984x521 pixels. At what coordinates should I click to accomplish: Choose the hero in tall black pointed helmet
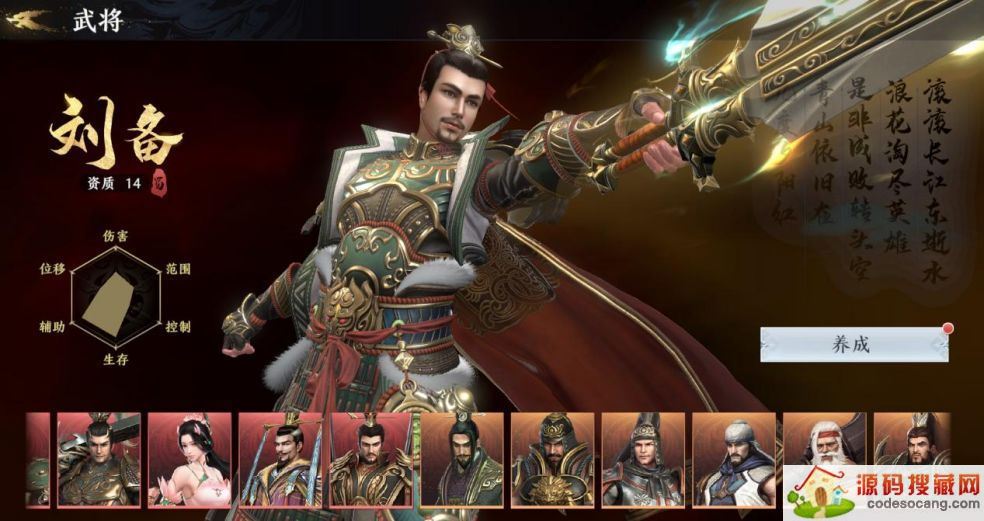pos(642,459)
